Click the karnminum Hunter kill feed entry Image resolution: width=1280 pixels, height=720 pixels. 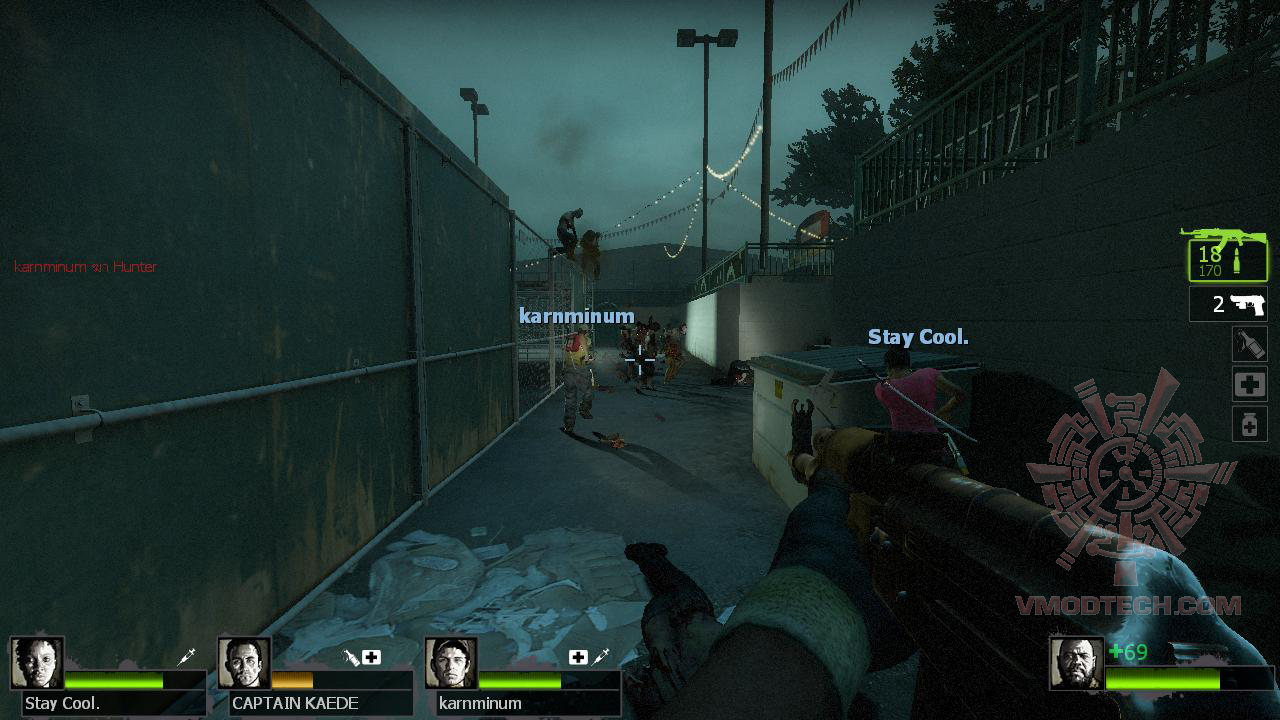[85, 267]
